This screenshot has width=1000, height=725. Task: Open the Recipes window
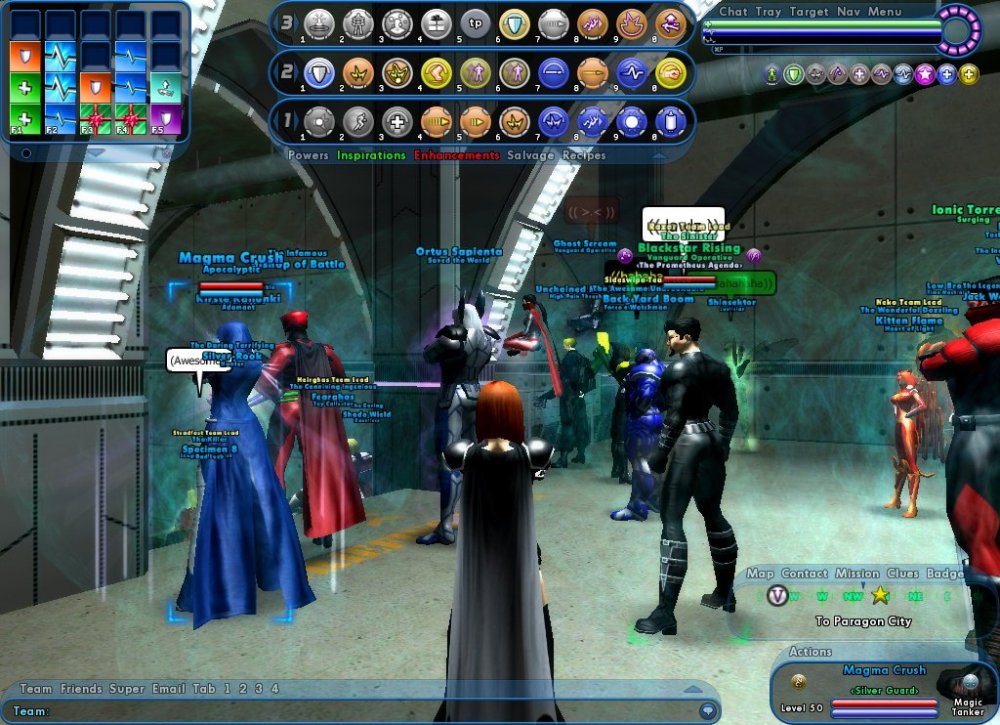[x=584, y=155]
